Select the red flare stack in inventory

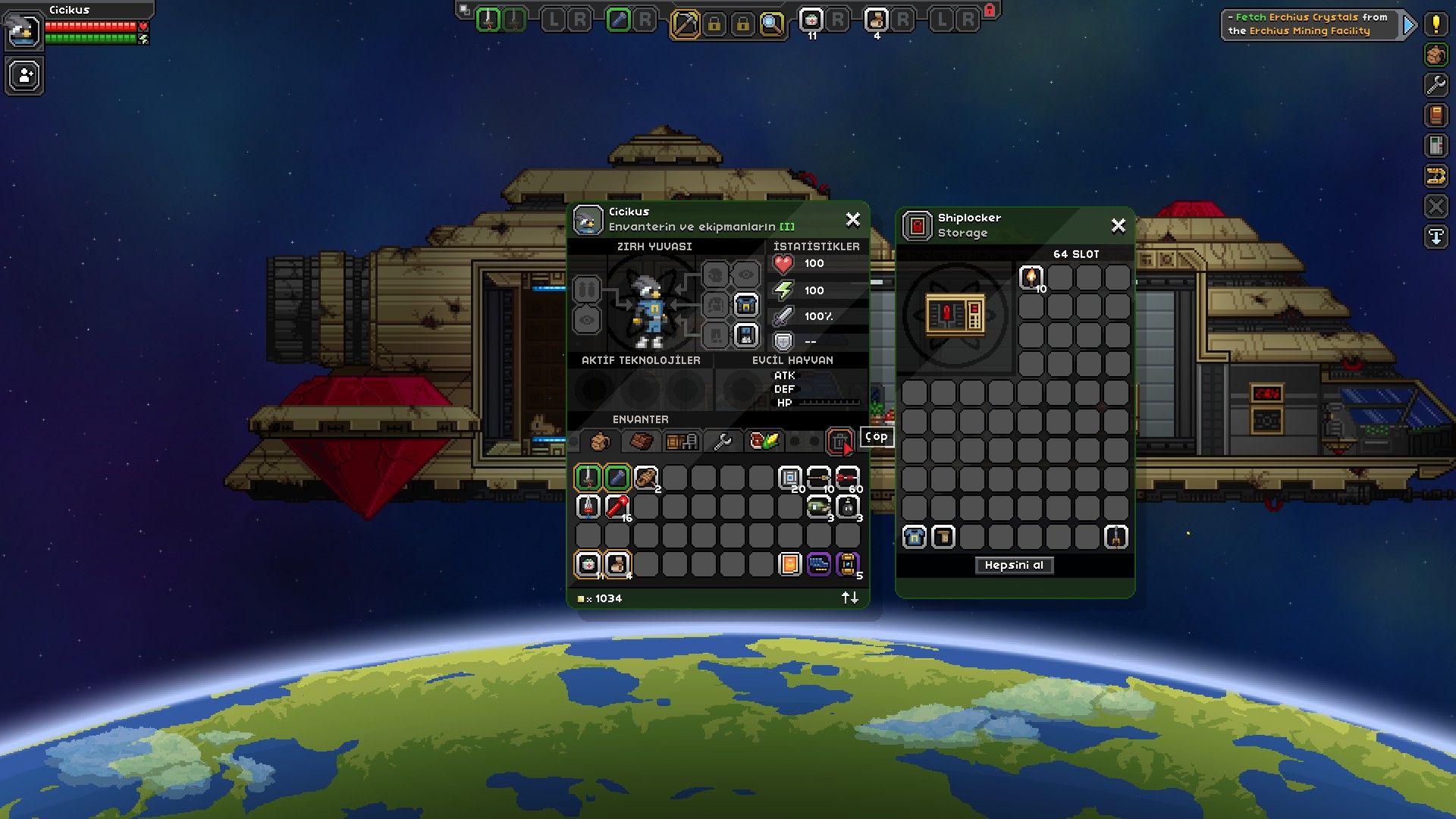[x=617, y=507]
